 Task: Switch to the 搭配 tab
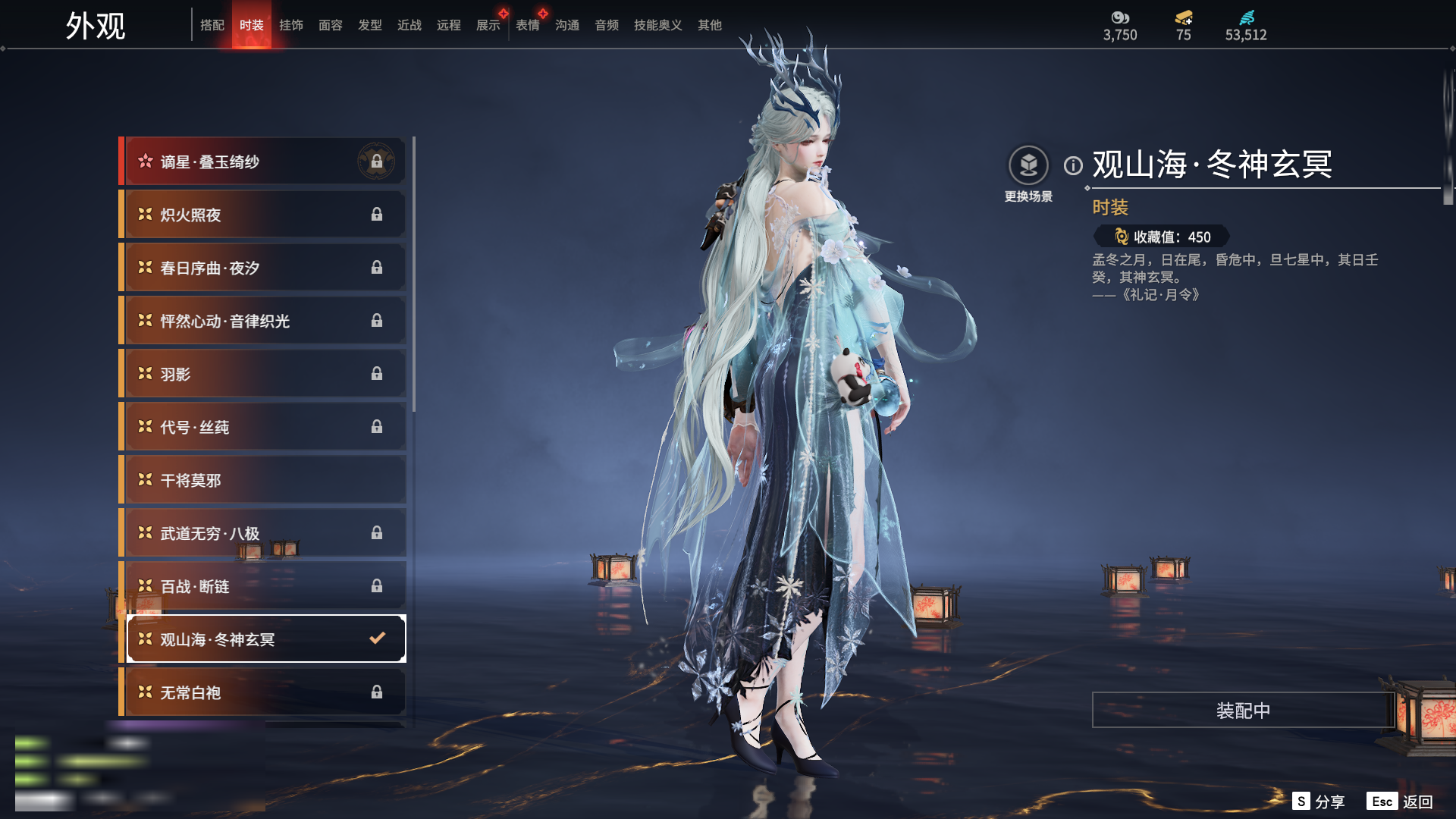pyautogui.click(x=212, y=25)
